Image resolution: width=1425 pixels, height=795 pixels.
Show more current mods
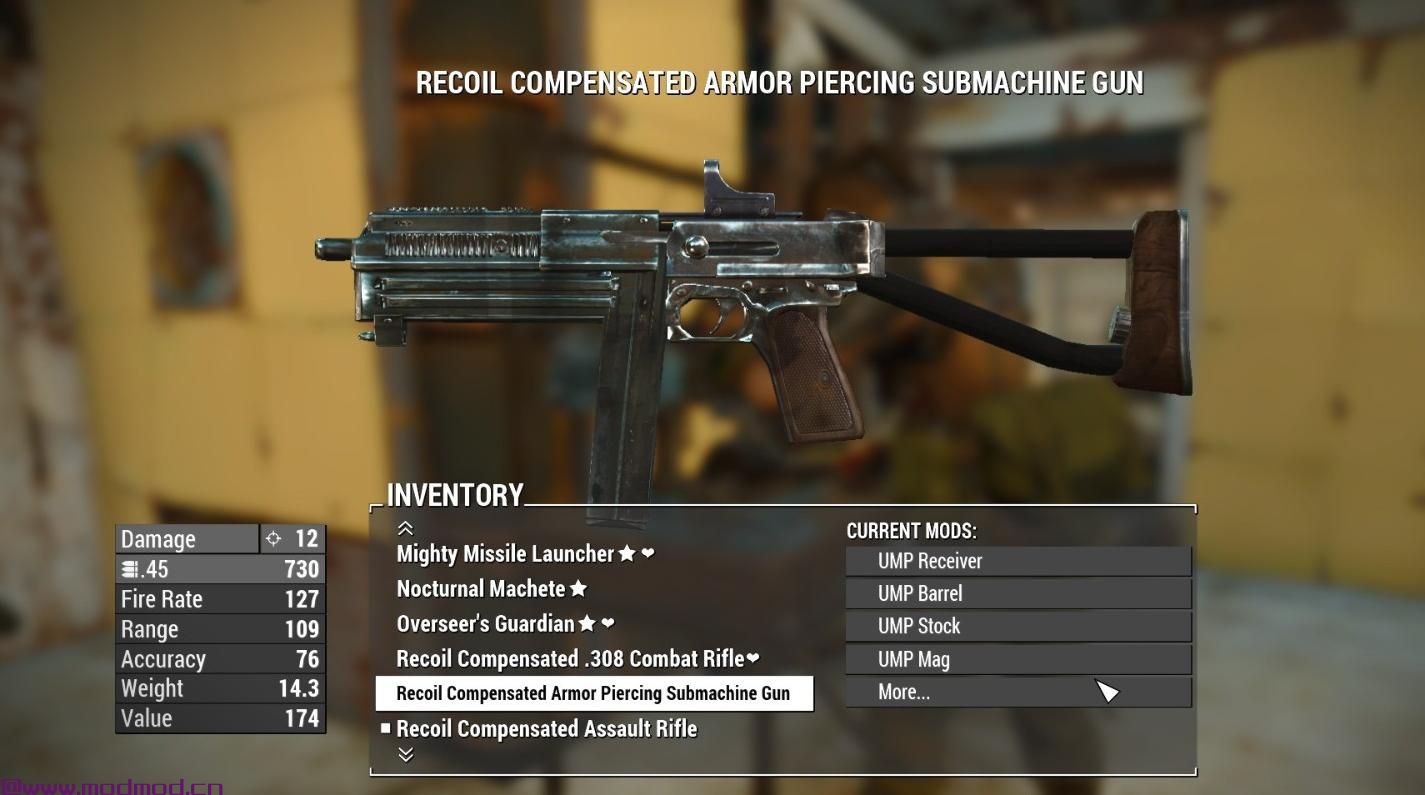[x=1018, y=692]
